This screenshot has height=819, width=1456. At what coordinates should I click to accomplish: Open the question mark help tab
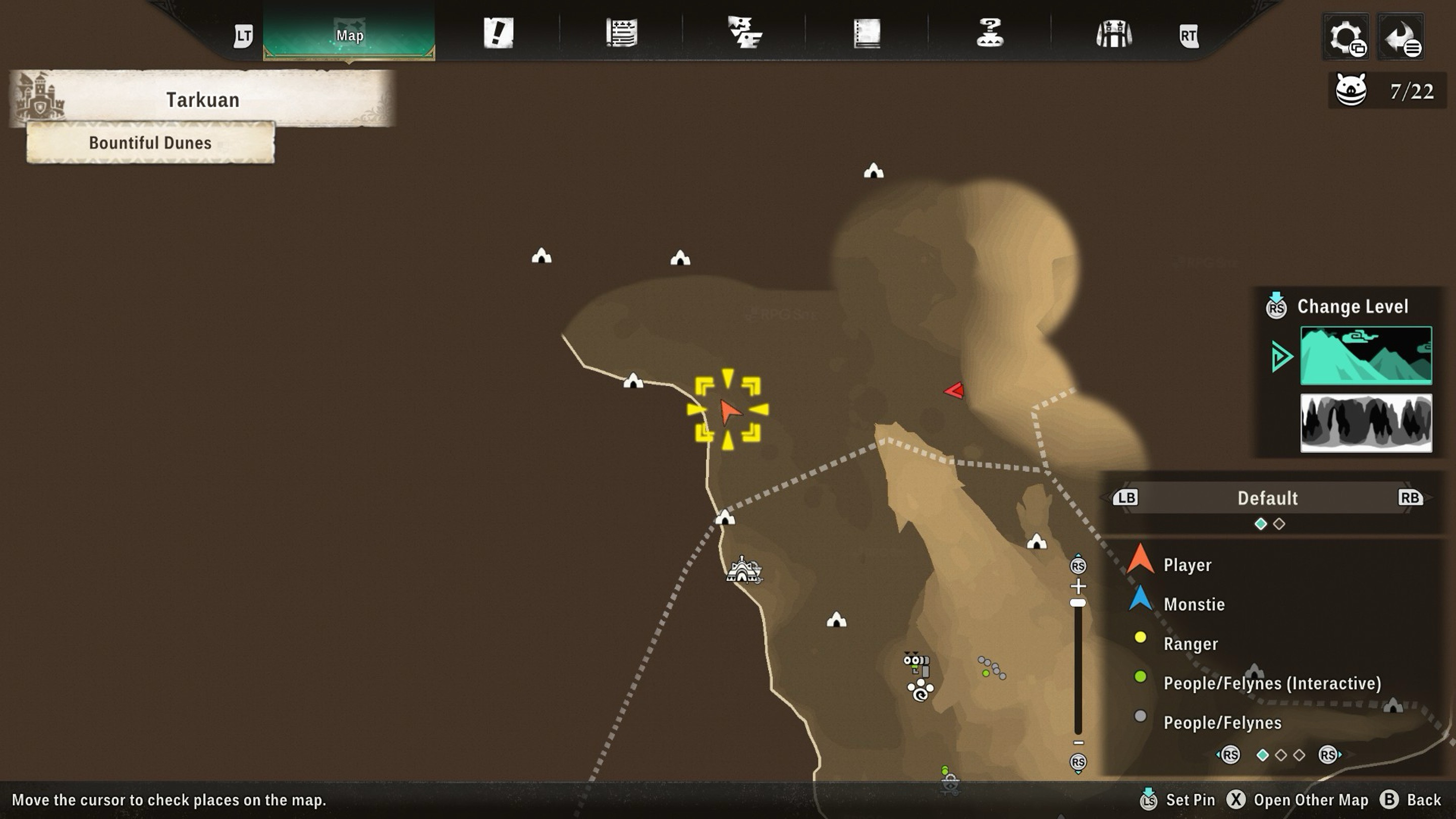990,33
